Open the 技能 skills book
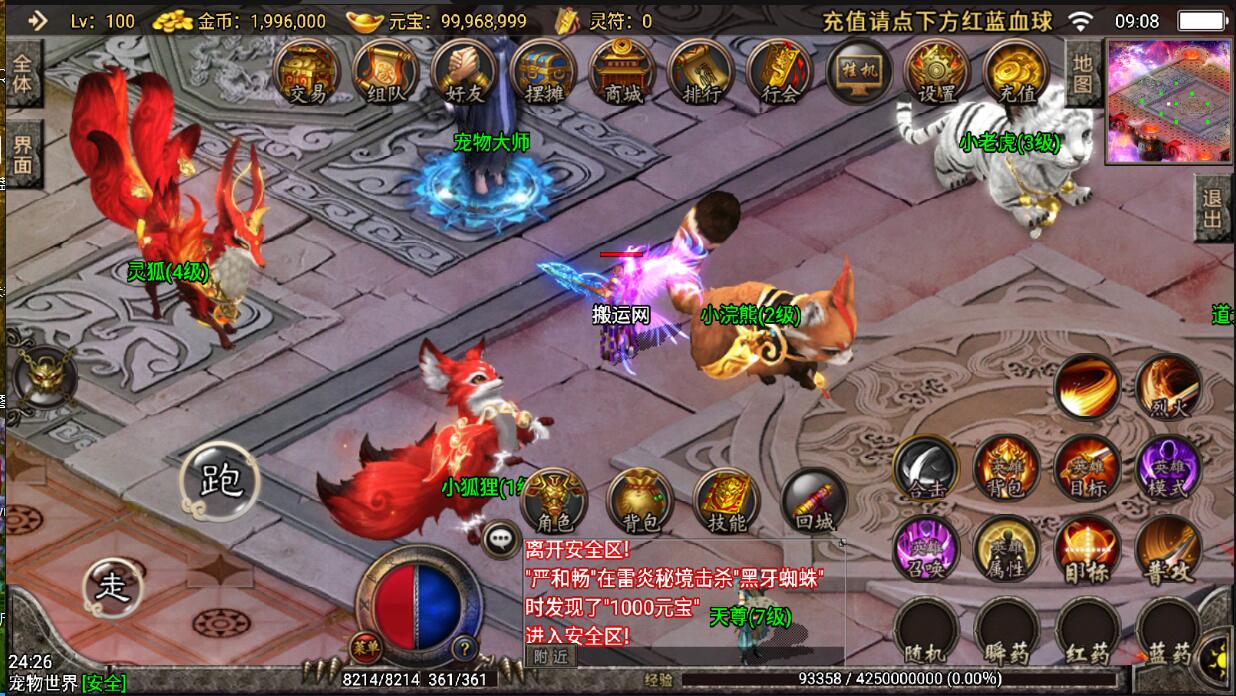The image size is (1236, 696). [727, 499]
